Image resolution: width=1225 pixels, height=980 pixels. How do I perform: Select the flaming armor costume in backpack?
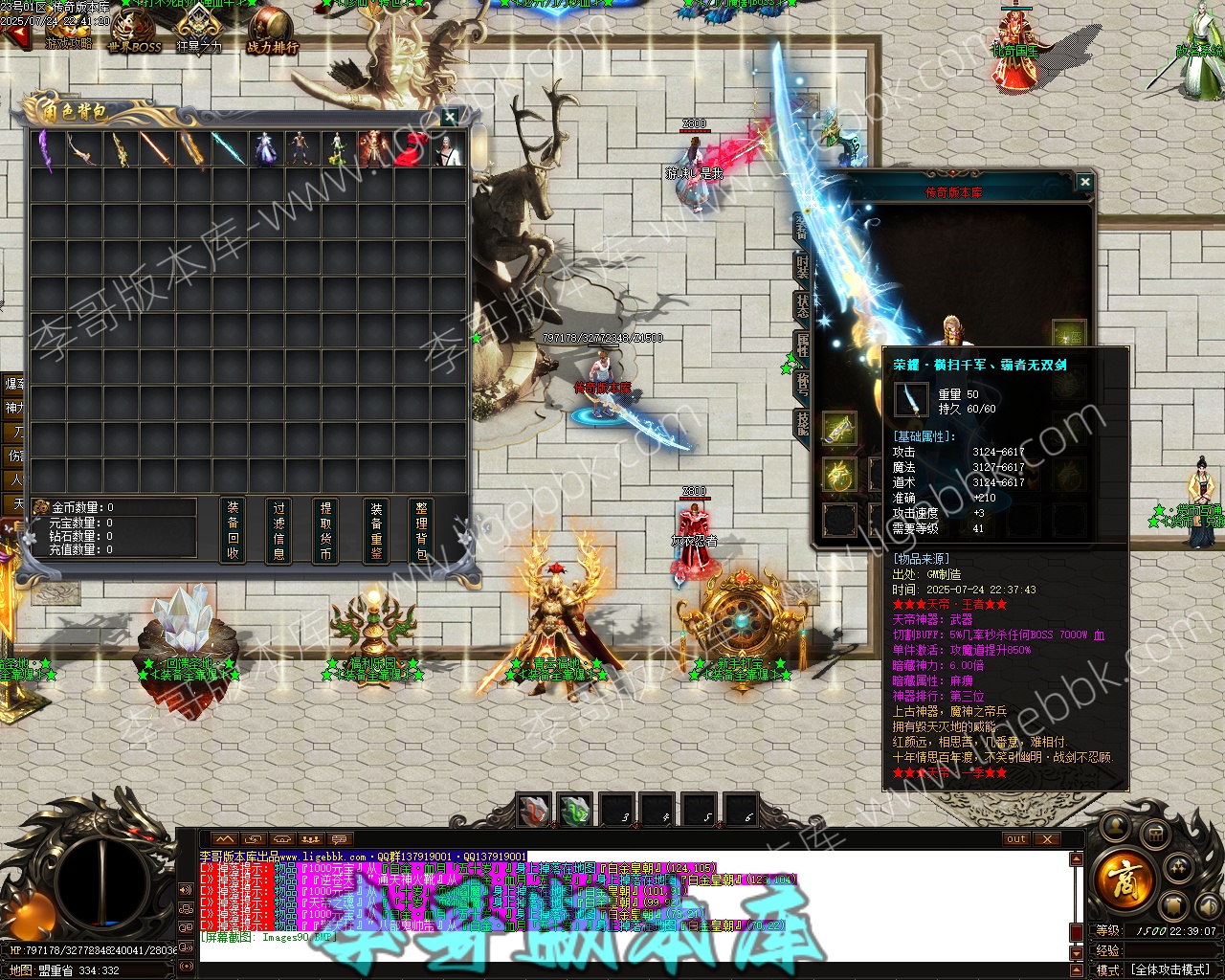[x=373, y=149]
